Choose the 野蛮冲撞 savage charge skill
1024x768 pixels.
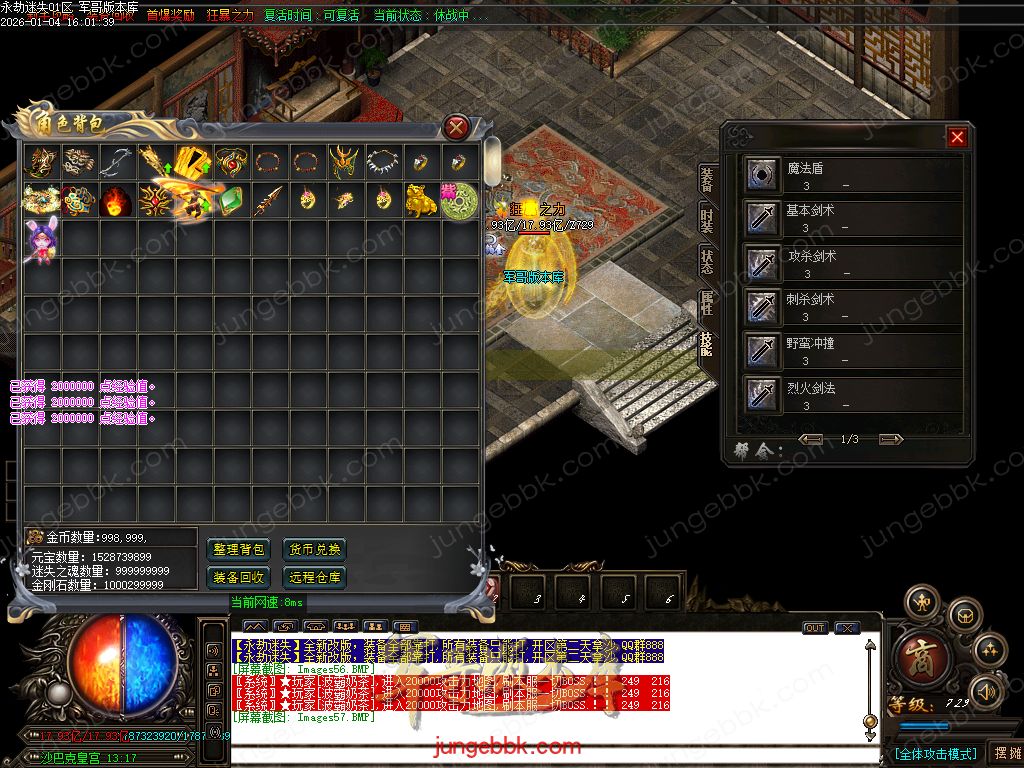coord(764,350)
